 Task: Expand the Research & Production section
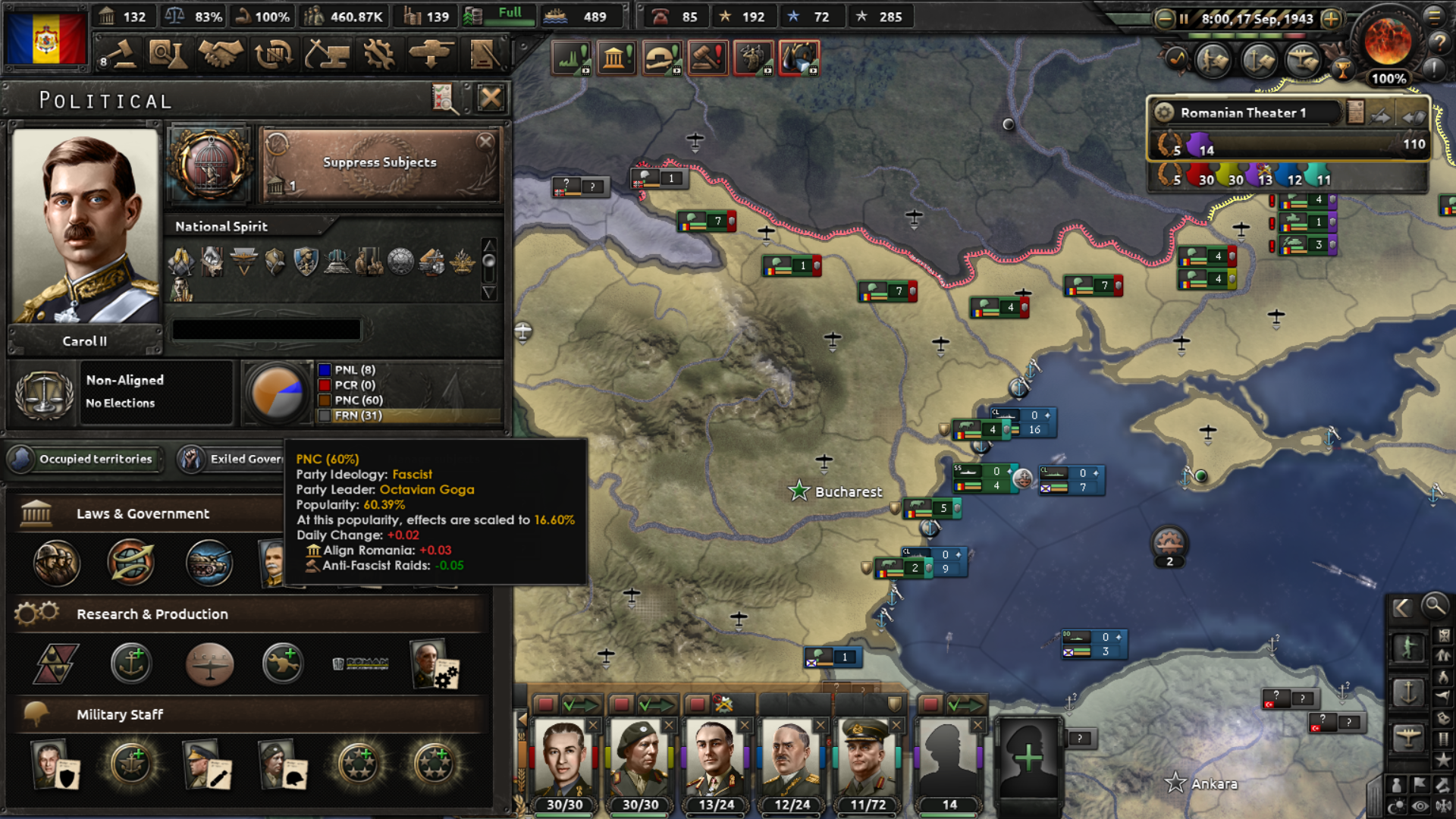point(152,614)
